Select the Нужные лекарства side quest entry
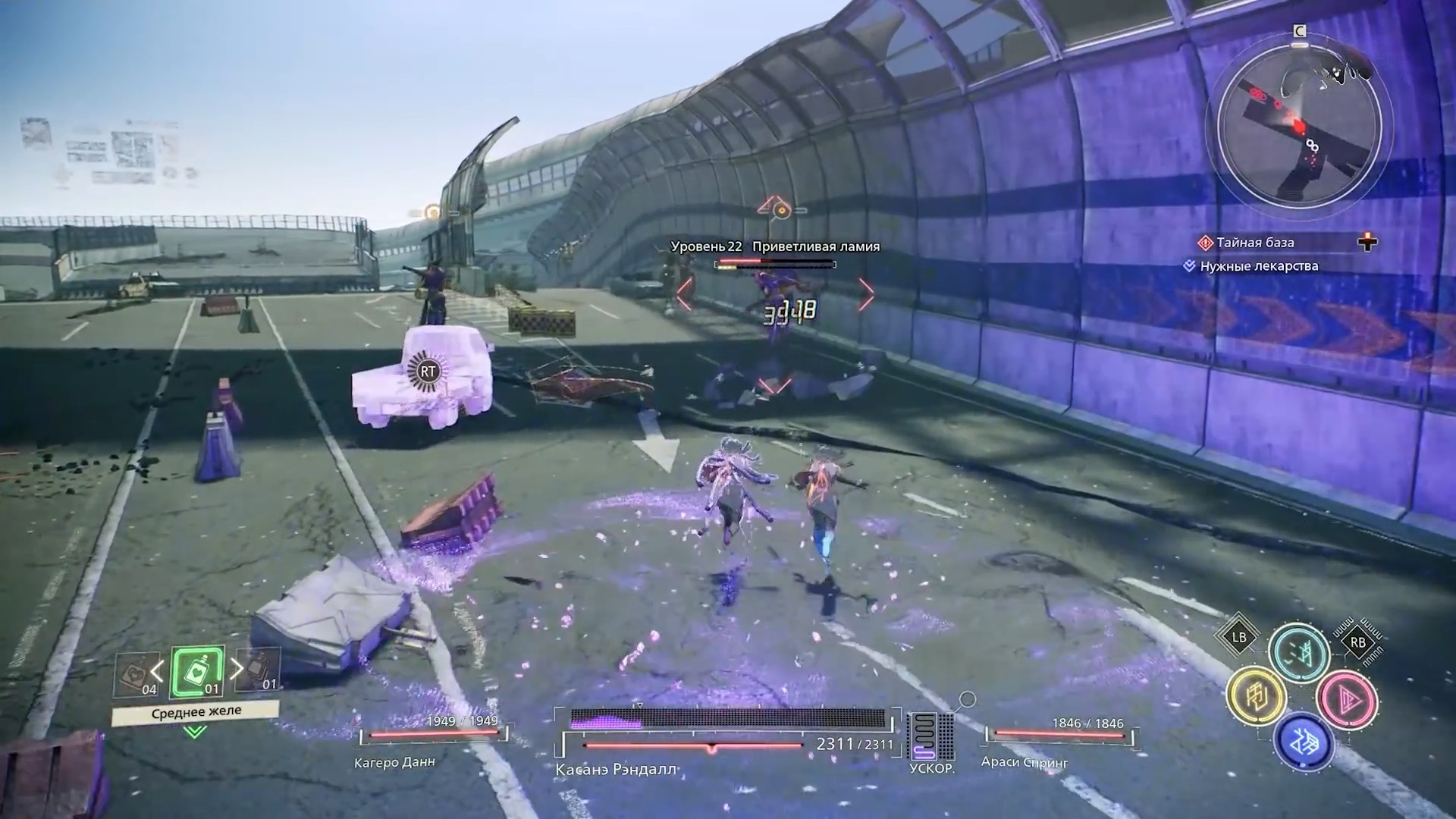 [x=1258, y=266]
